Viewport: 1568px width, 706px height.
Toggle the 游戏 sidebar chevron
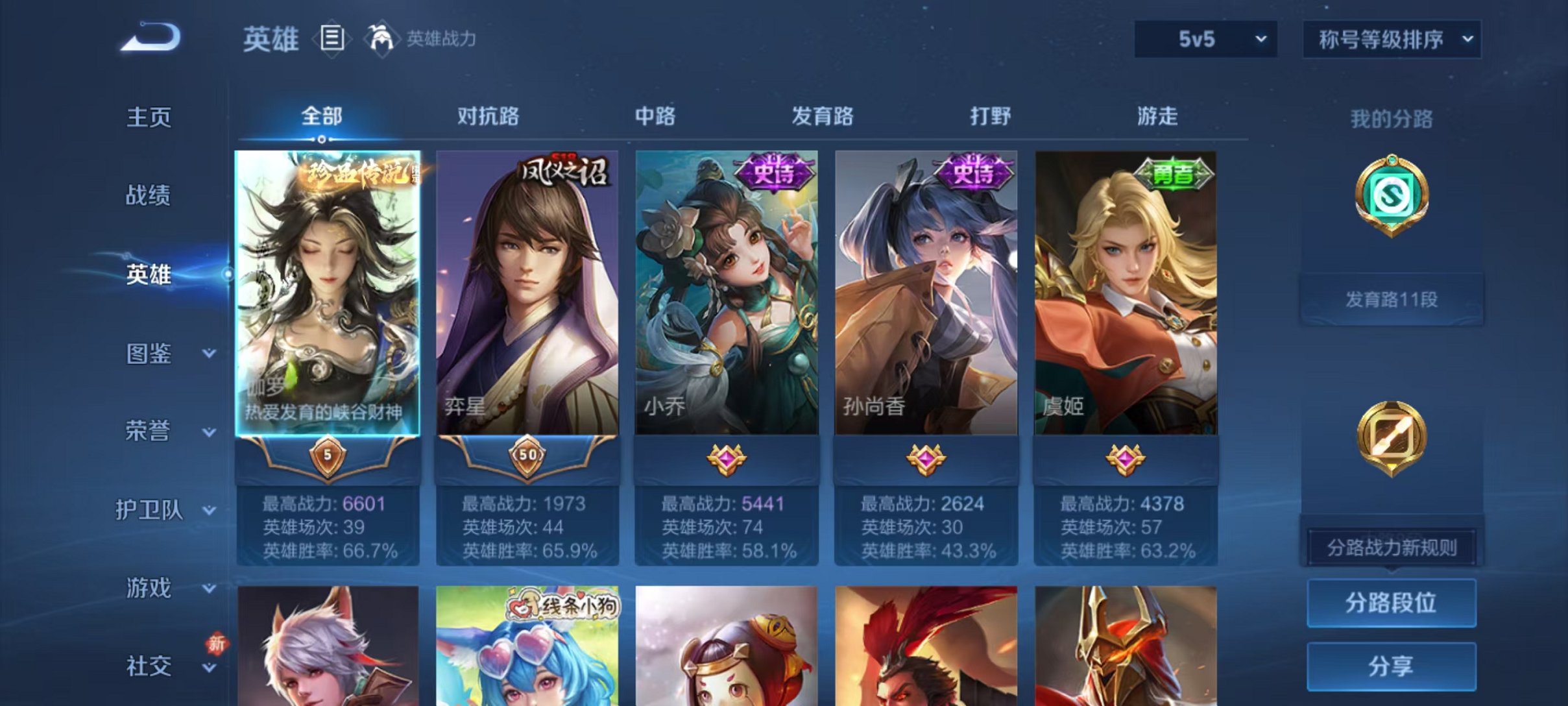coord(208,589)
